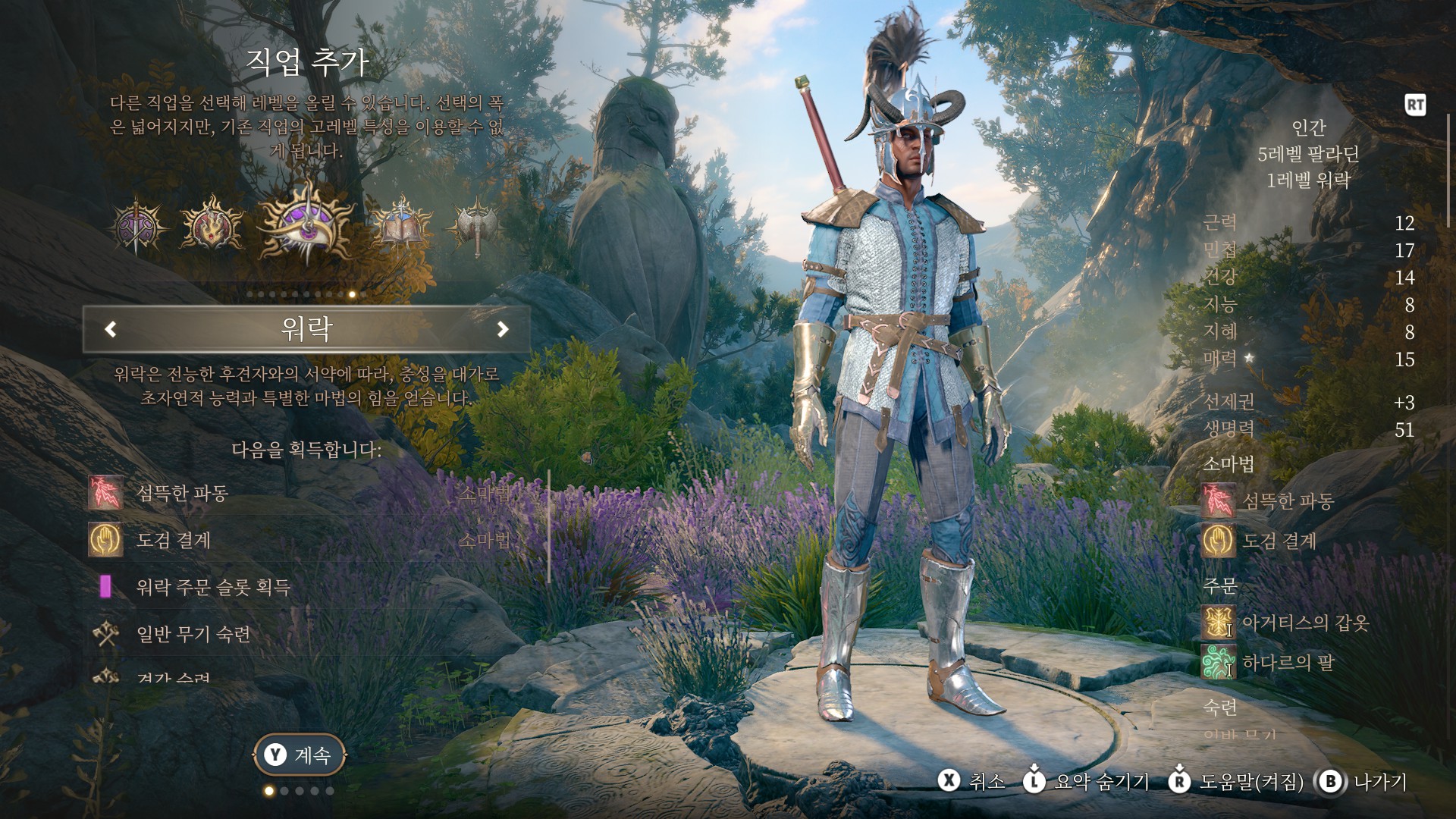Select 섬뜩한 파동 cantrip in the gains list

(182, 494)
